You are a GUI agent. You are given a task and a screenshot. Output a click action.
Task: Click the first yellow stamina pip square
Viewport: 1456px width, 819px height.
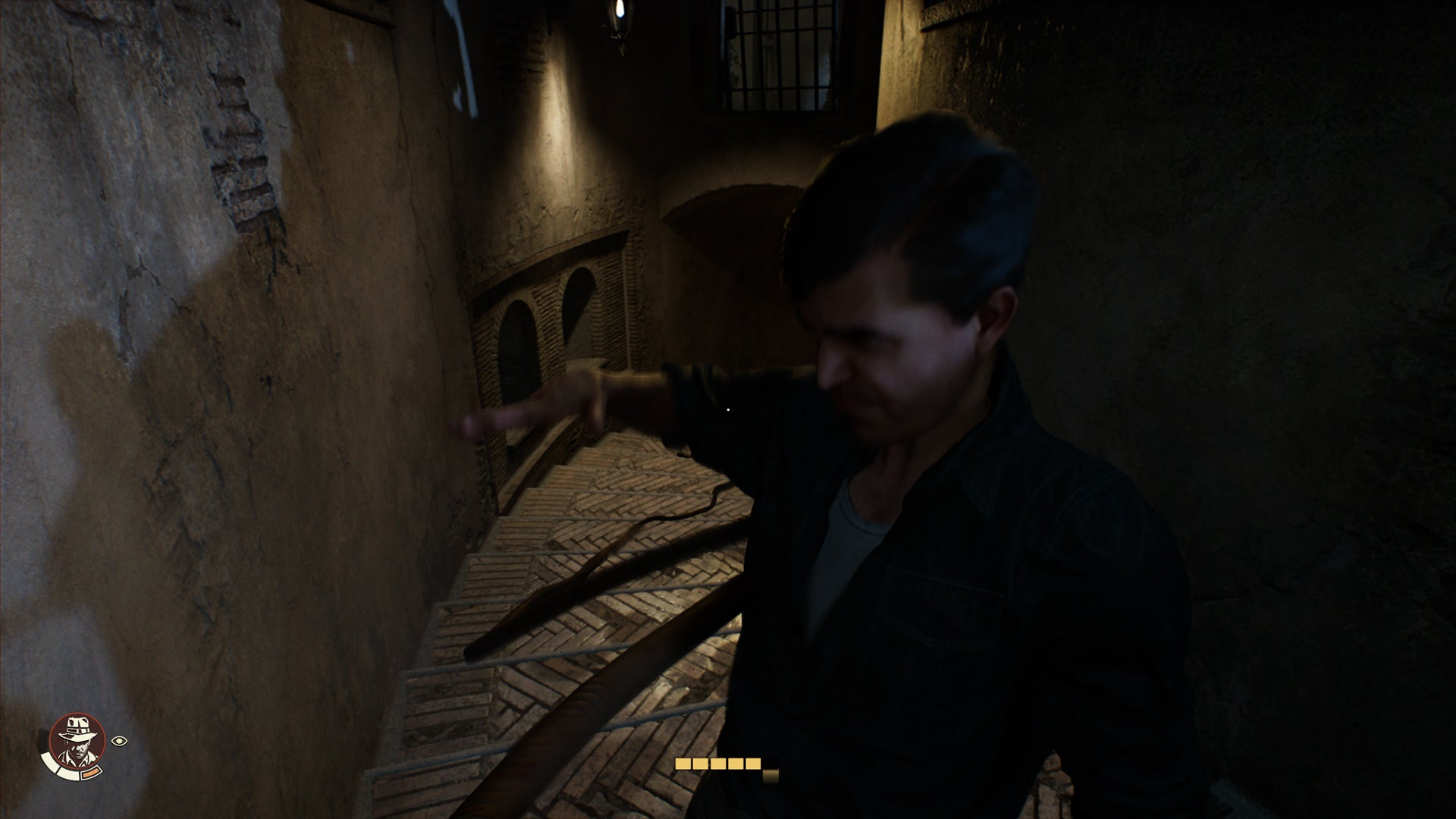pyautogui.click(x=683, y=764)
